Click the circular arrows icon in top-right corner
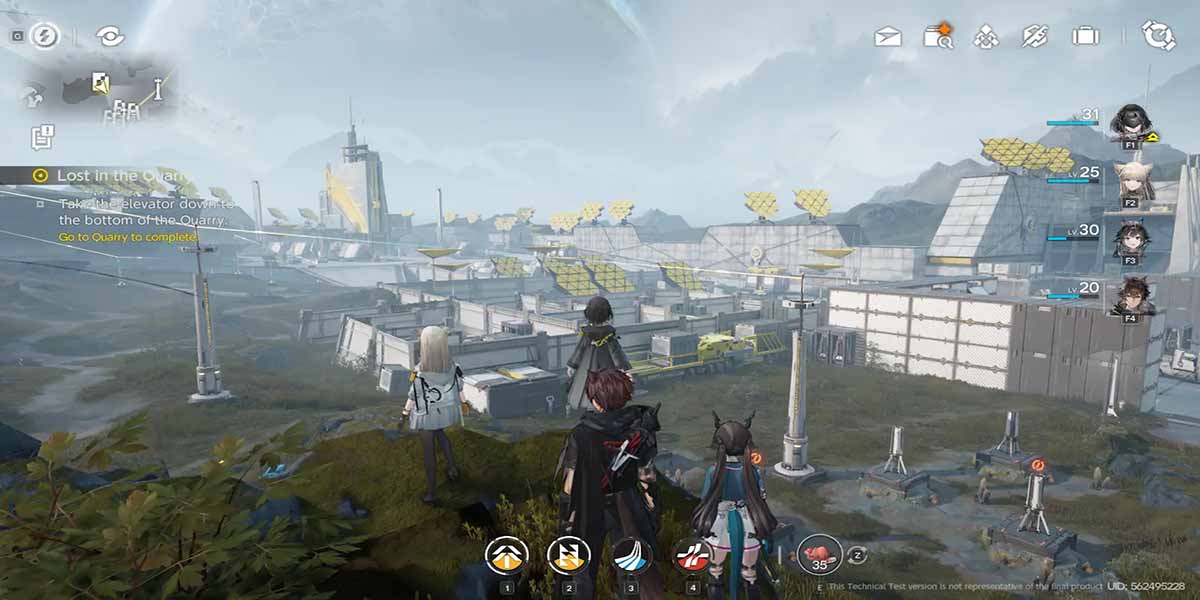The image size is (1200, 600). pyautogui.click(x=1158, y=36)
